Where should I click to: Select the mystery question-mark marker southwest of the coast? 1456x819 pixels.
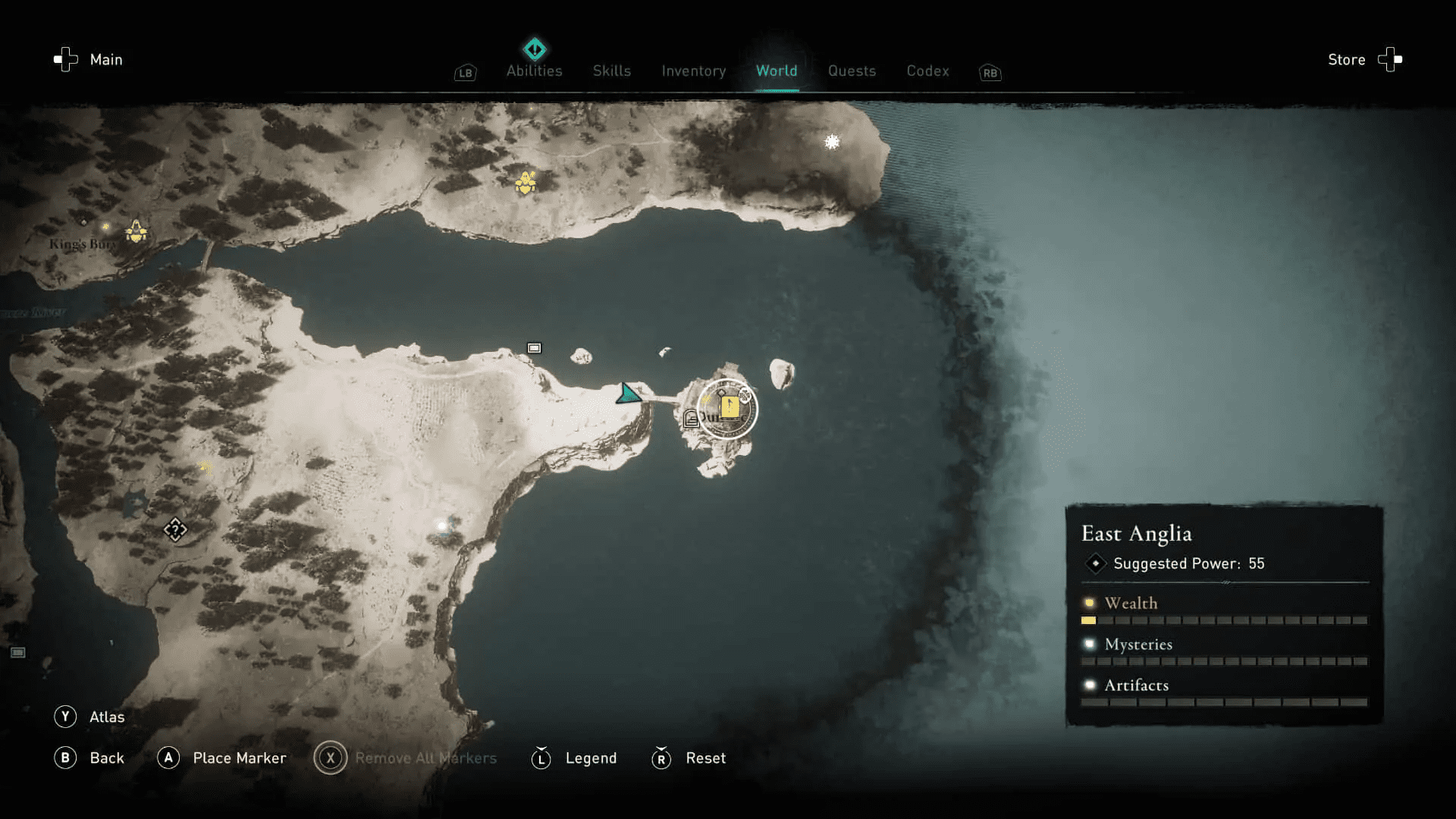(x=174, y=529)
